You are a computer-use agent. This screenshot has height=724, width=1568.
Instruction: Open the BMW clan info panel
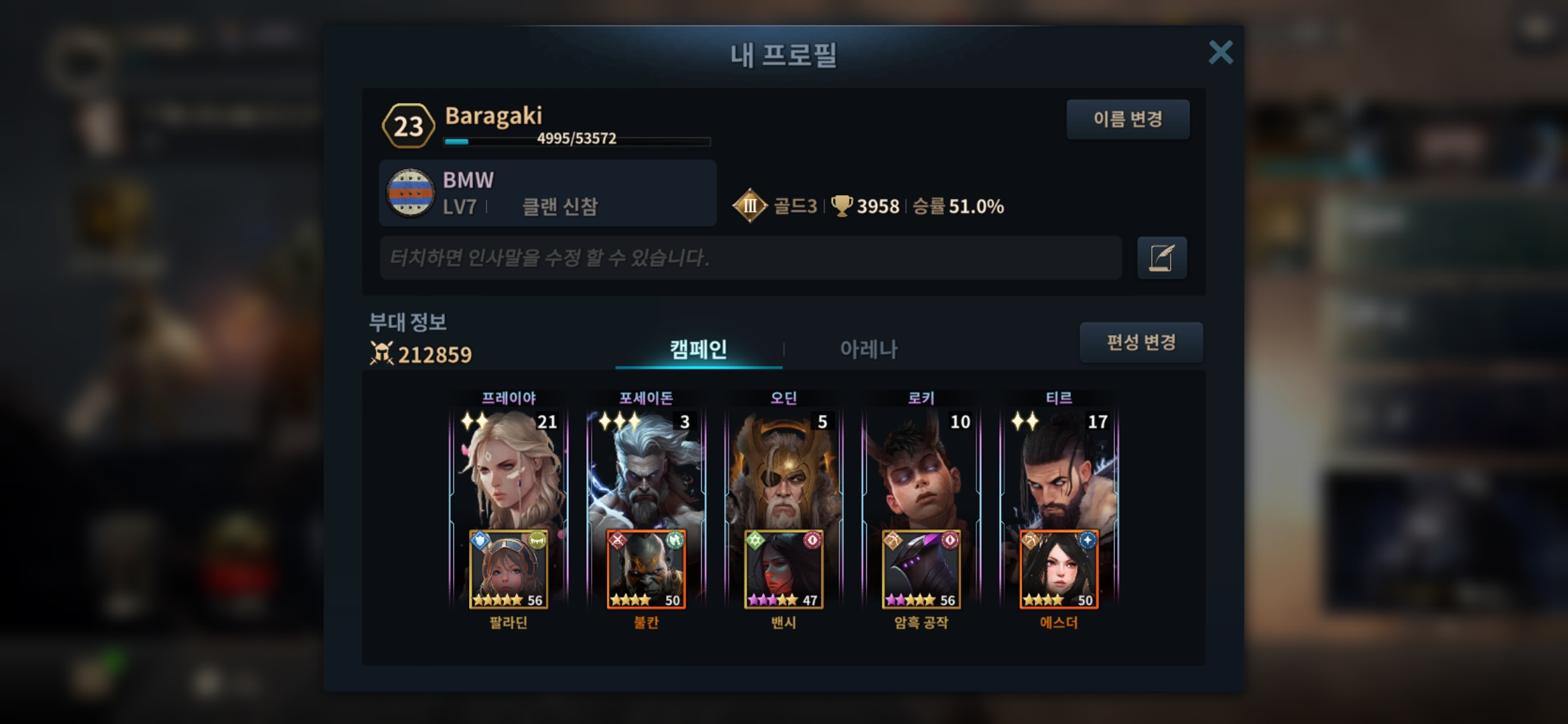pos(547,193)
